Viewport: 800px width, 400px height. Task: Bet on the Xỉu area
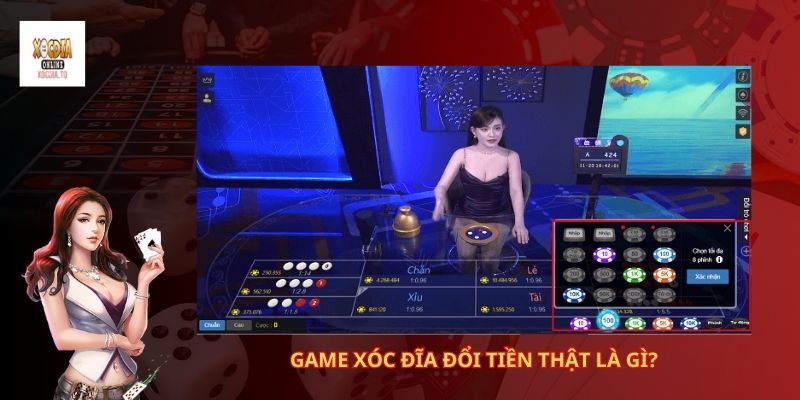[415, 299]
